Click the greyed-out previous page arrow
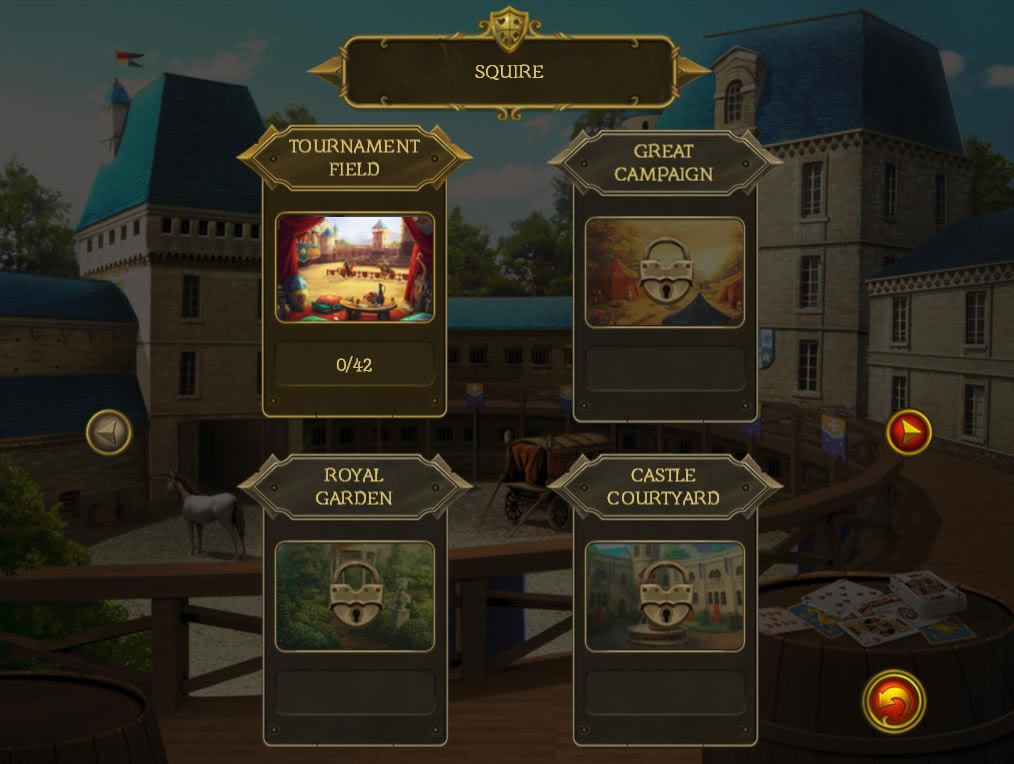The image size is (1014, 764). (x=109, y=432)
